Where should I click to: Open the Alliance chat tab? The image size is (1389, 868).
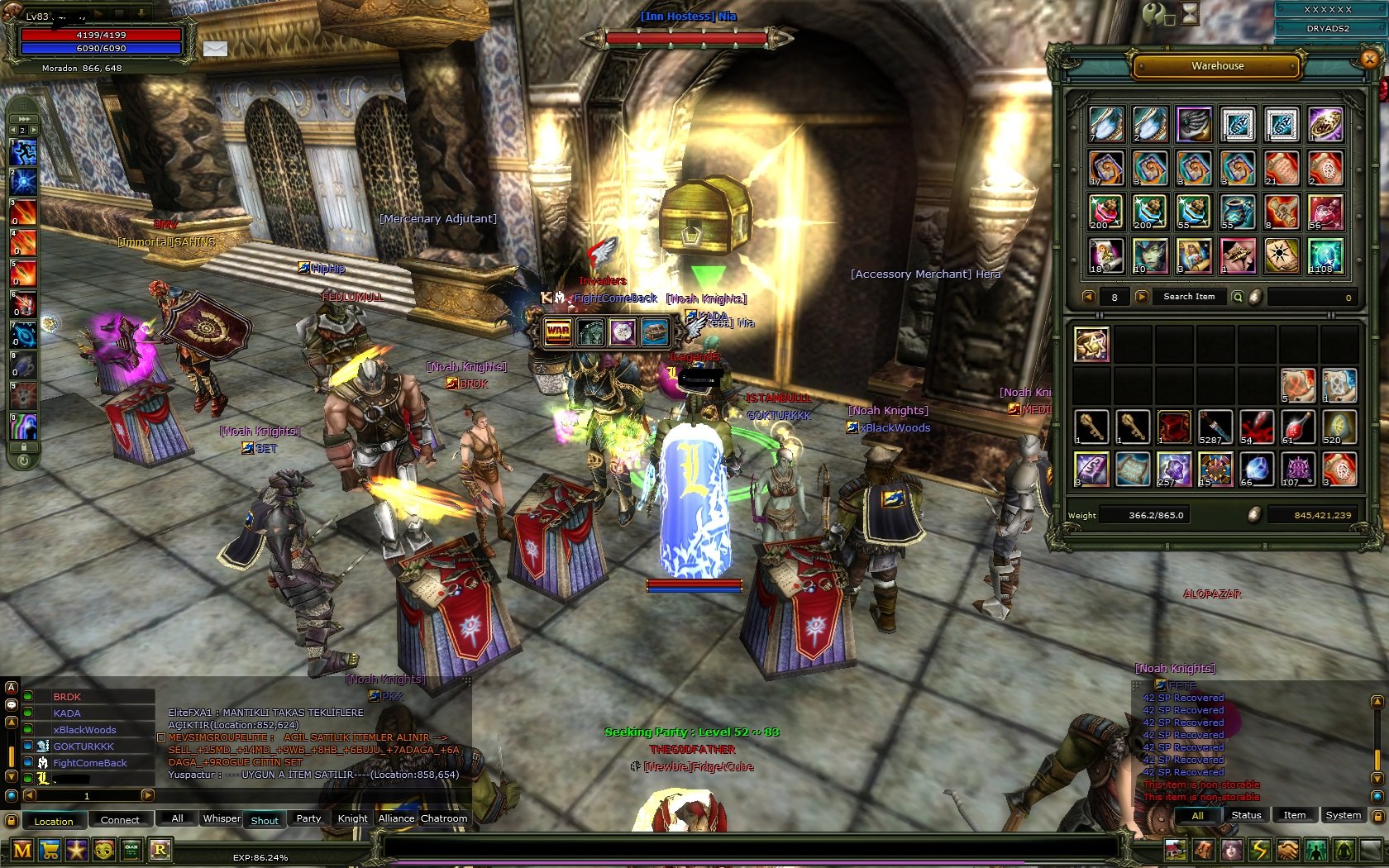point(396,818)
